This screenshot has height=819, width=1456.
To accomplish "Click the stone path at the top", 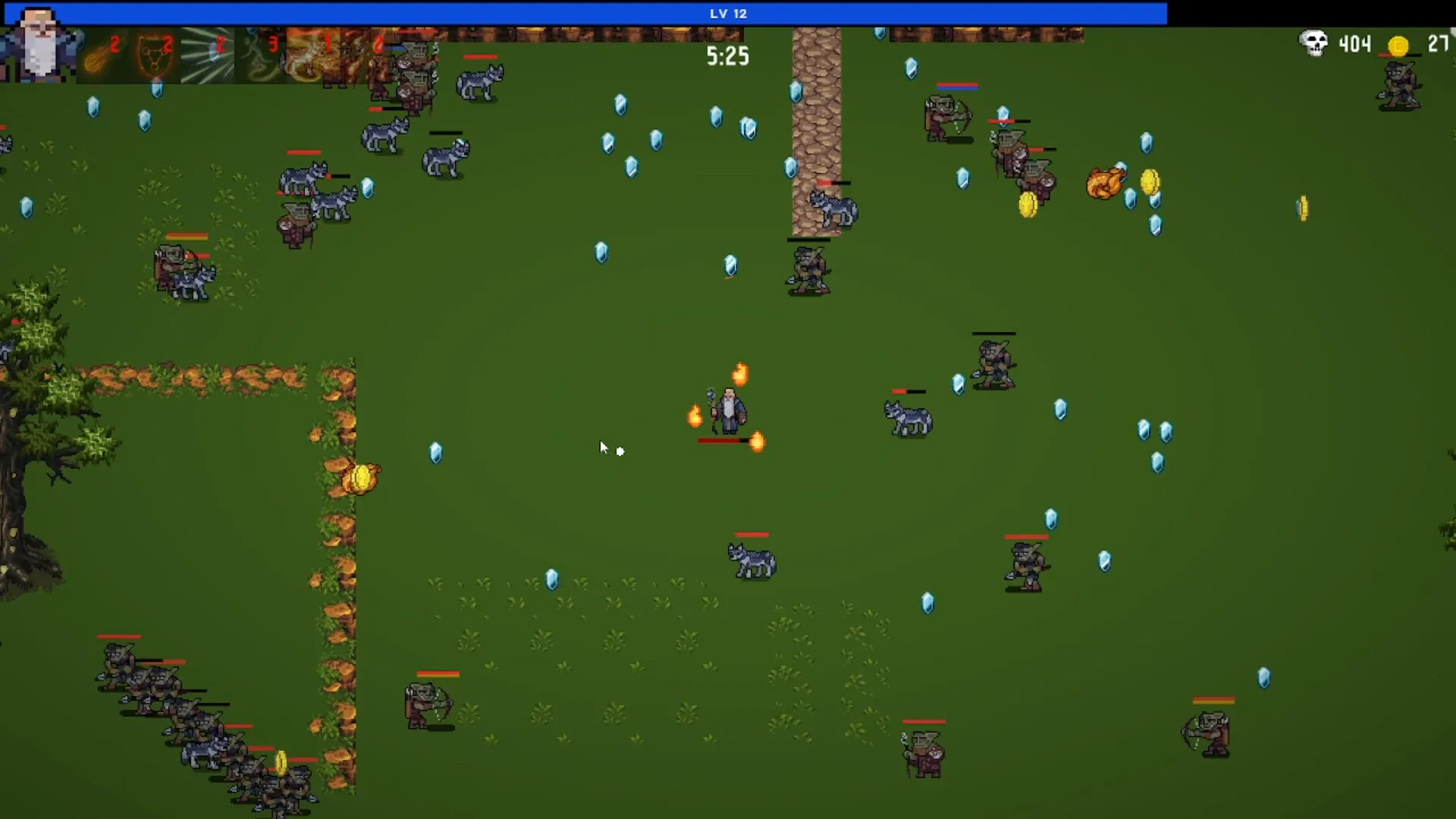I will coord(817,114).
